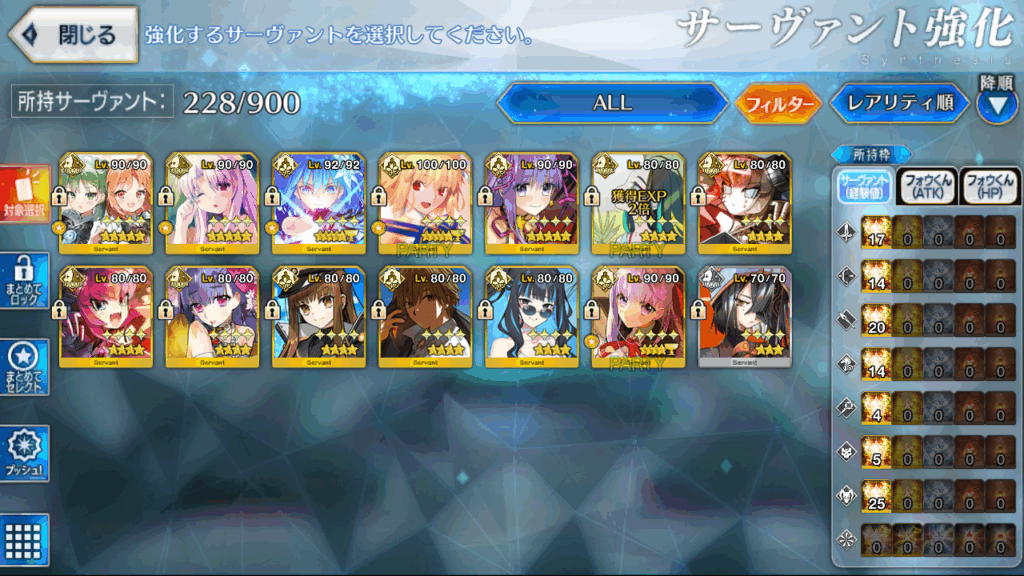Open the orange フィルター filter button
This screenshot has width=1024, height=576.
(x=775, y=103)
